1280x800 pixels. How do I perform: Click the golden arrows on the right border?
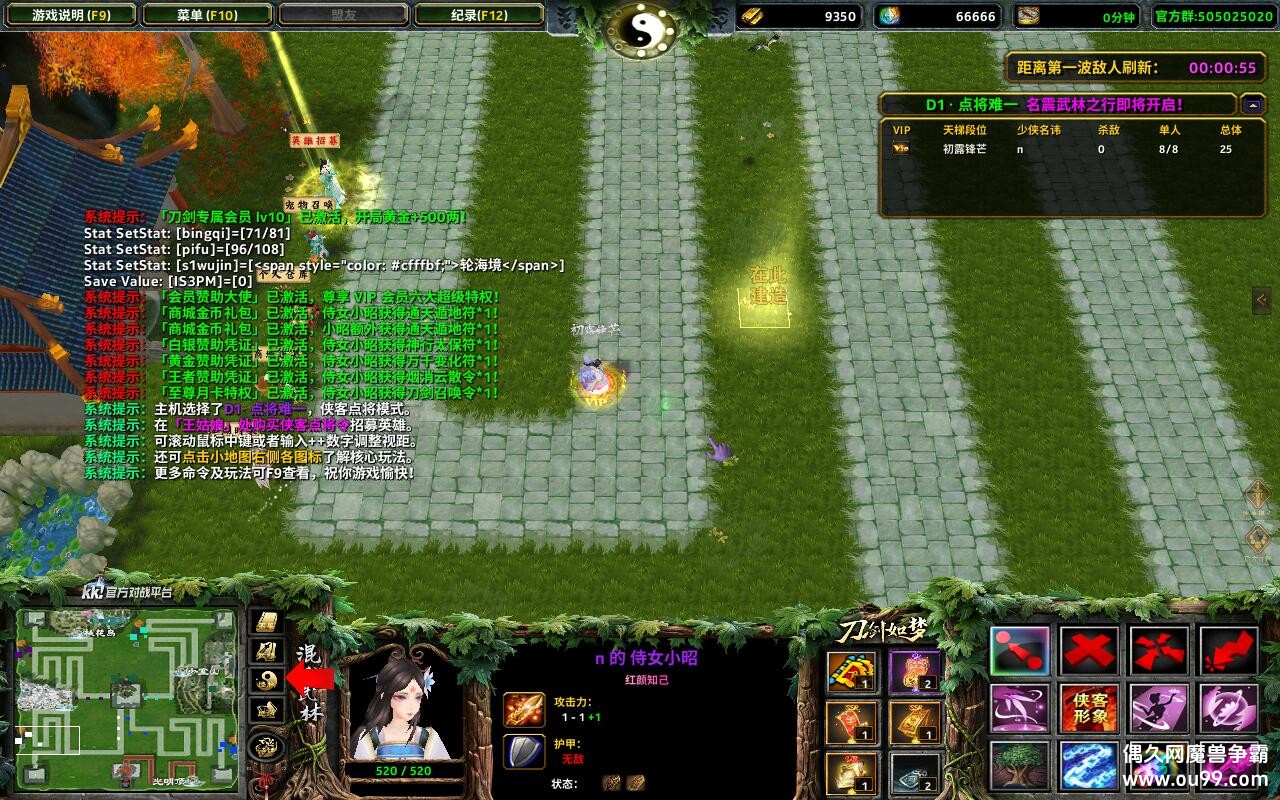1257,495
